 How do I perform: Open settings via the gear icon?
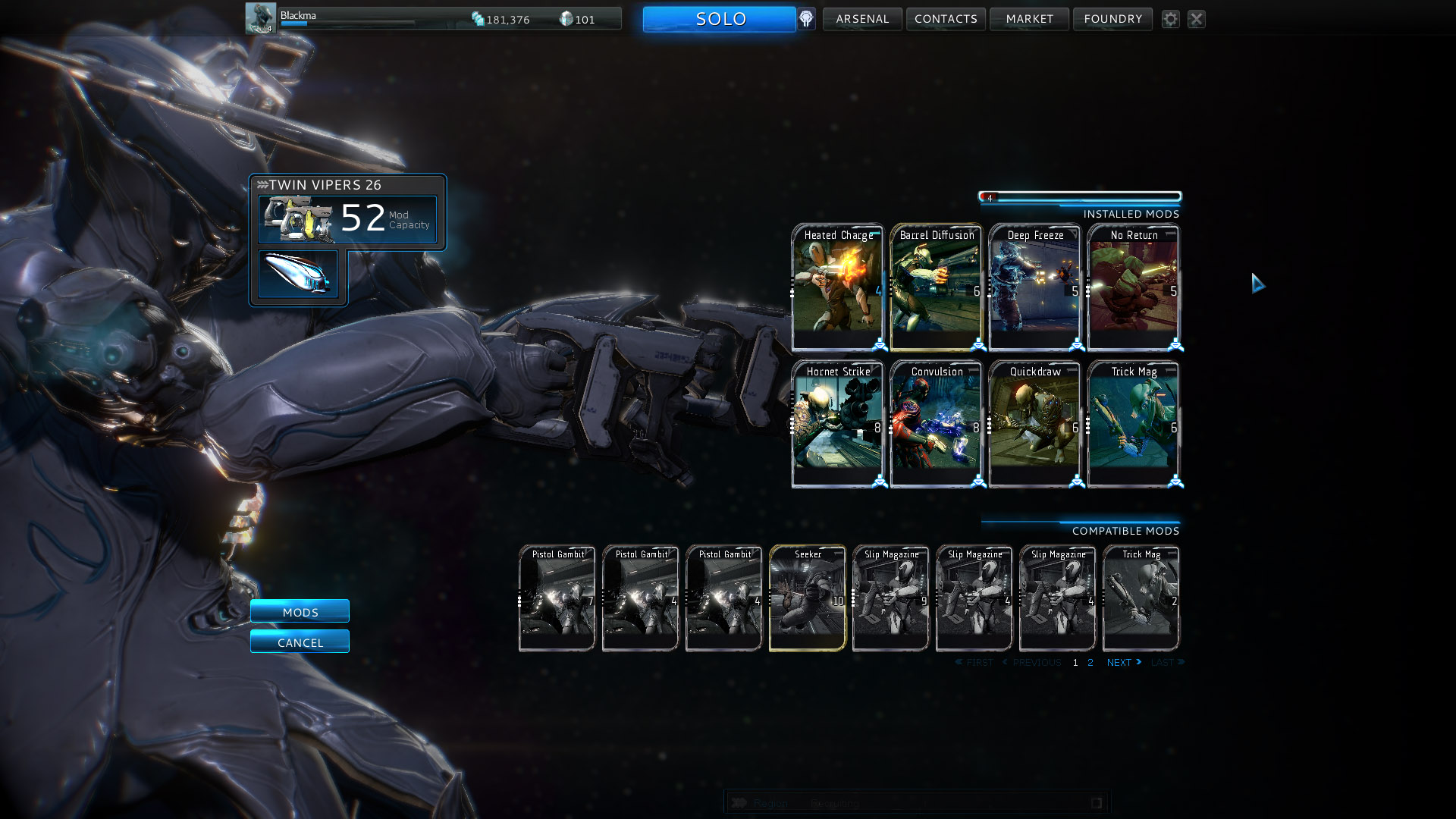click(1171, 19)
